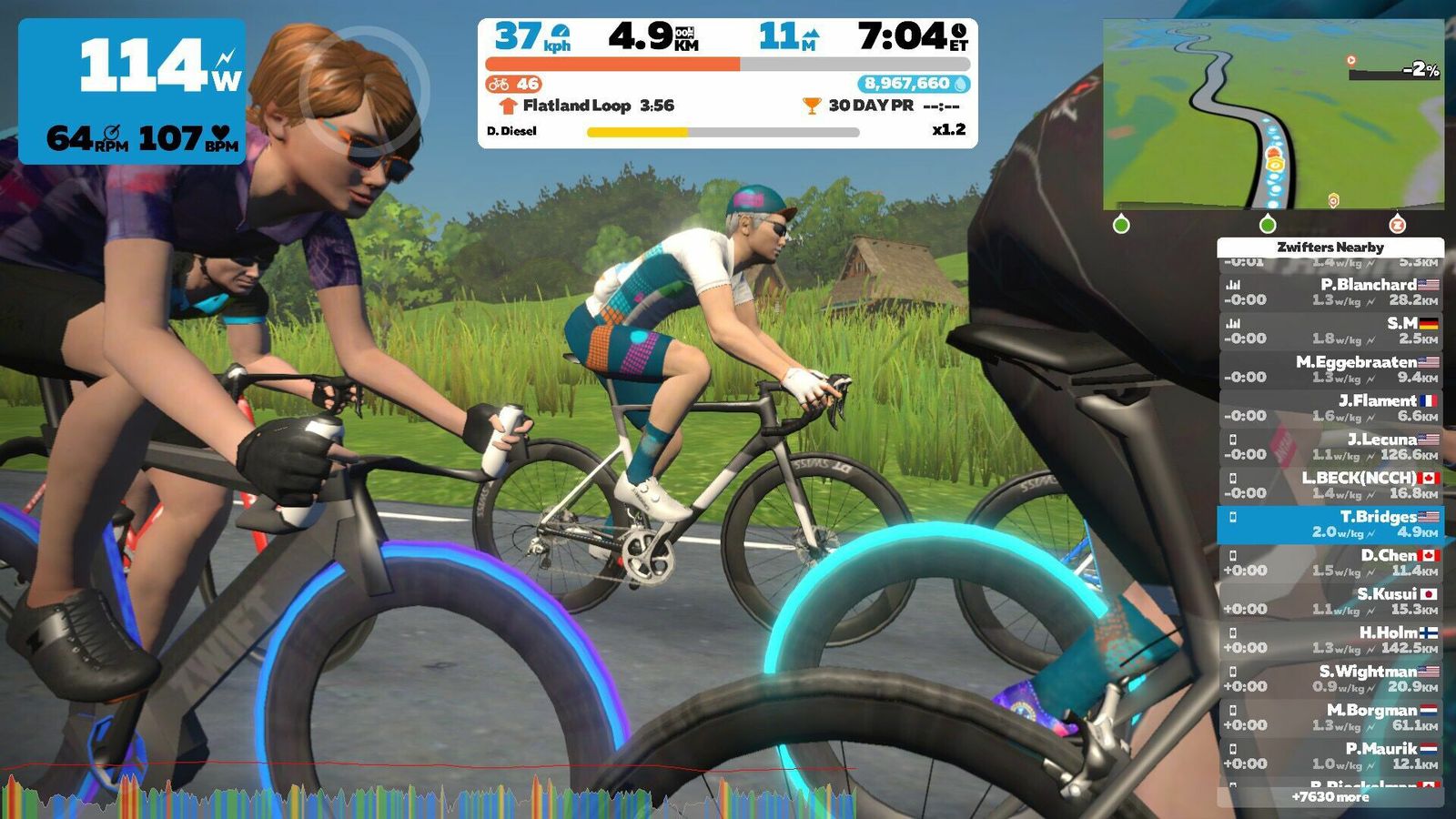This screenshot has width=1456, height=819.
Task: Choose H.Holm in Zwifters Nearby
Action: tap(1330, 640)
